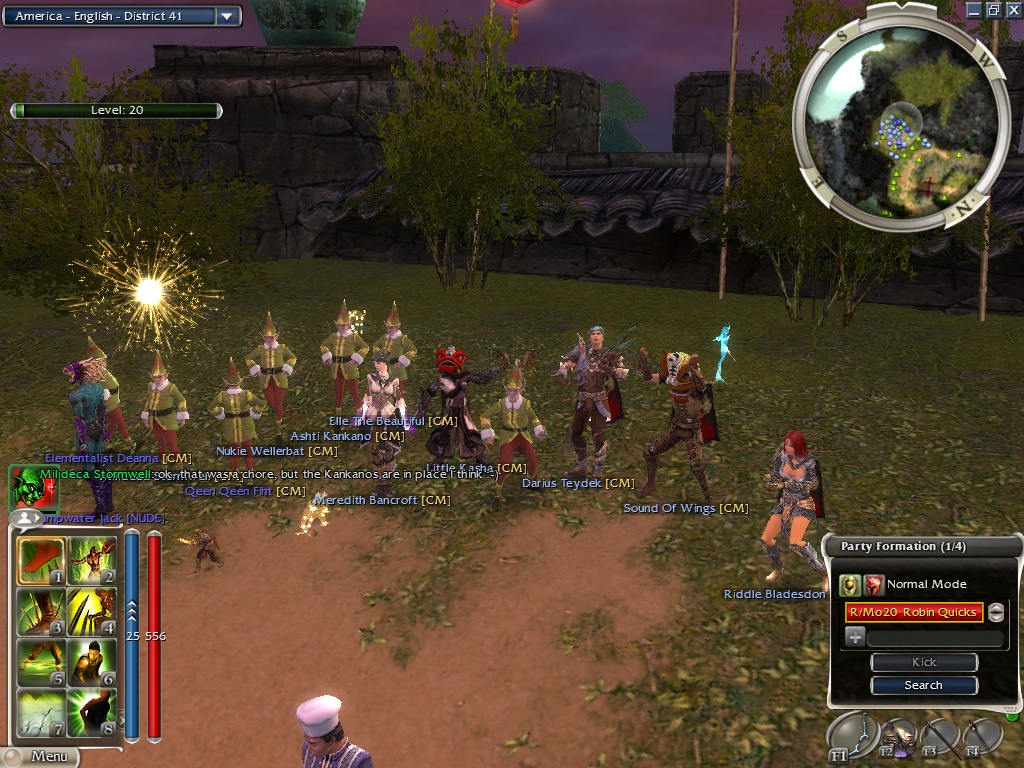Select Robin Quicks in the party list
The height and width of the screenshot is (768, 1024).
point(911,612)
